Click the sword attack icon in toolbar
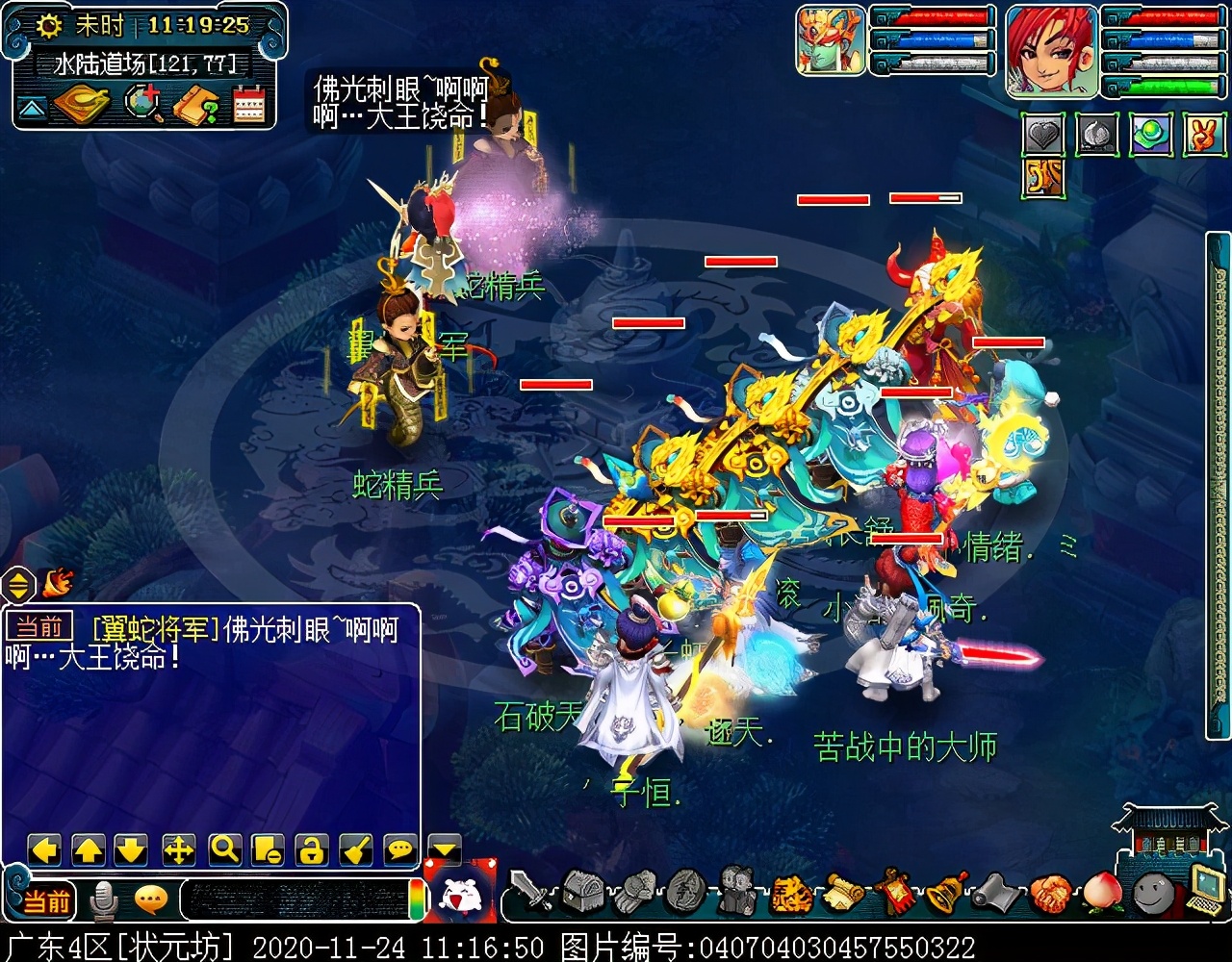Image resolution: width=1232 pixels, height=962 pixels. click(529, 892)
